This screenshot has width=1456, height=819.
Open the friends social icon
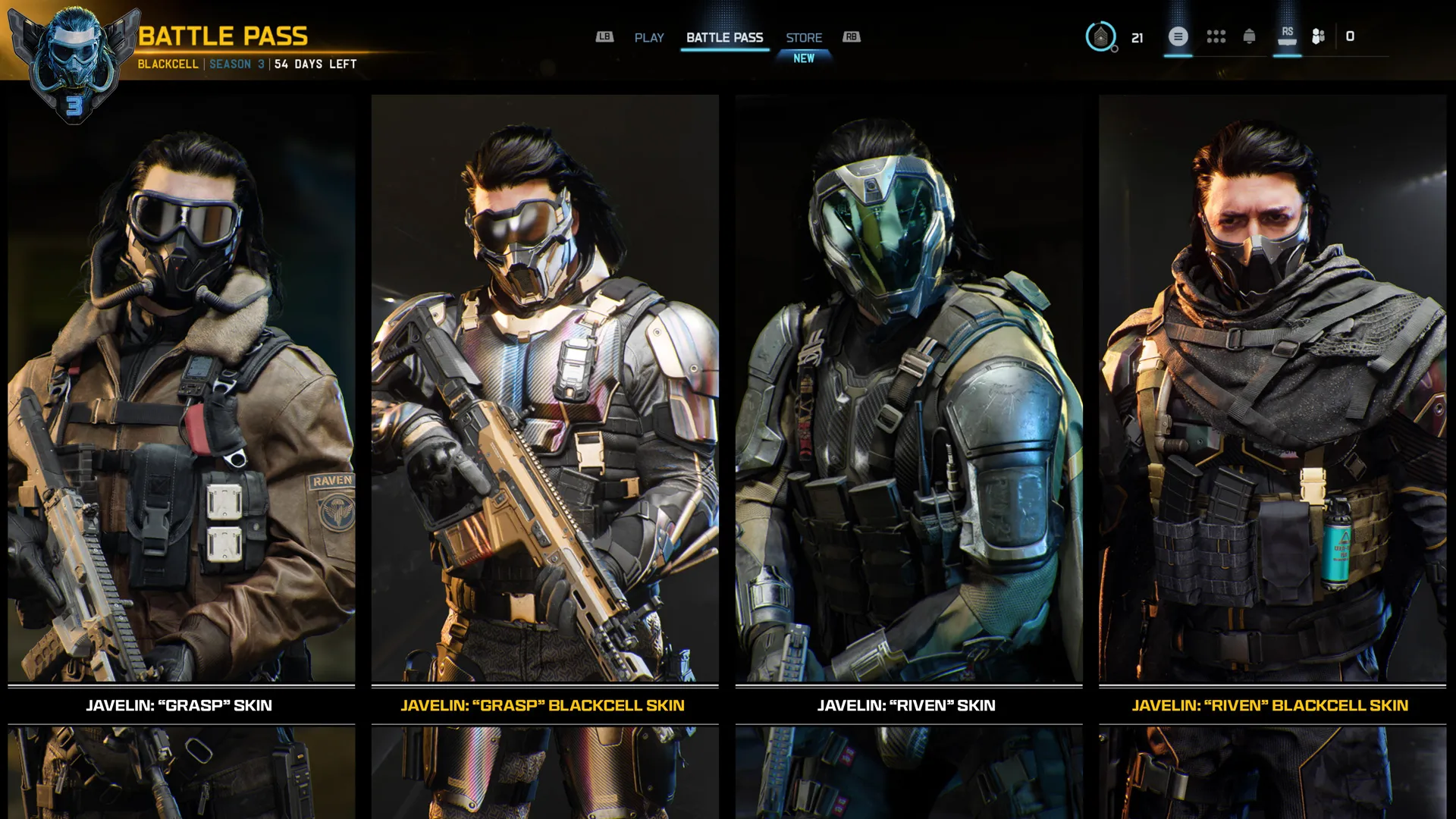click(x=1318, y=36)
